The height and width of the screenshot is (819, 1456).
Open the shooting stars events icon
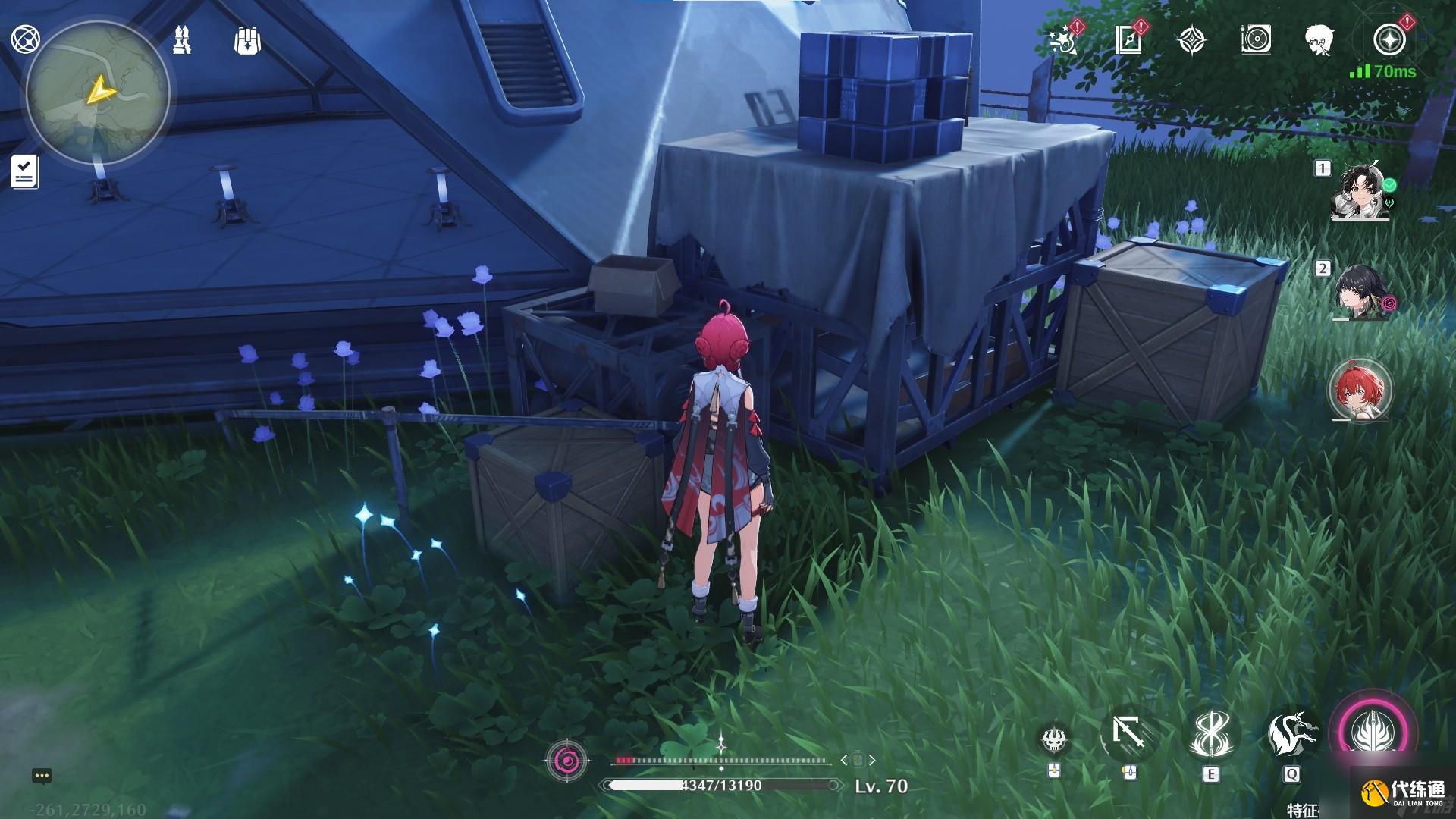coord(1064,40)
